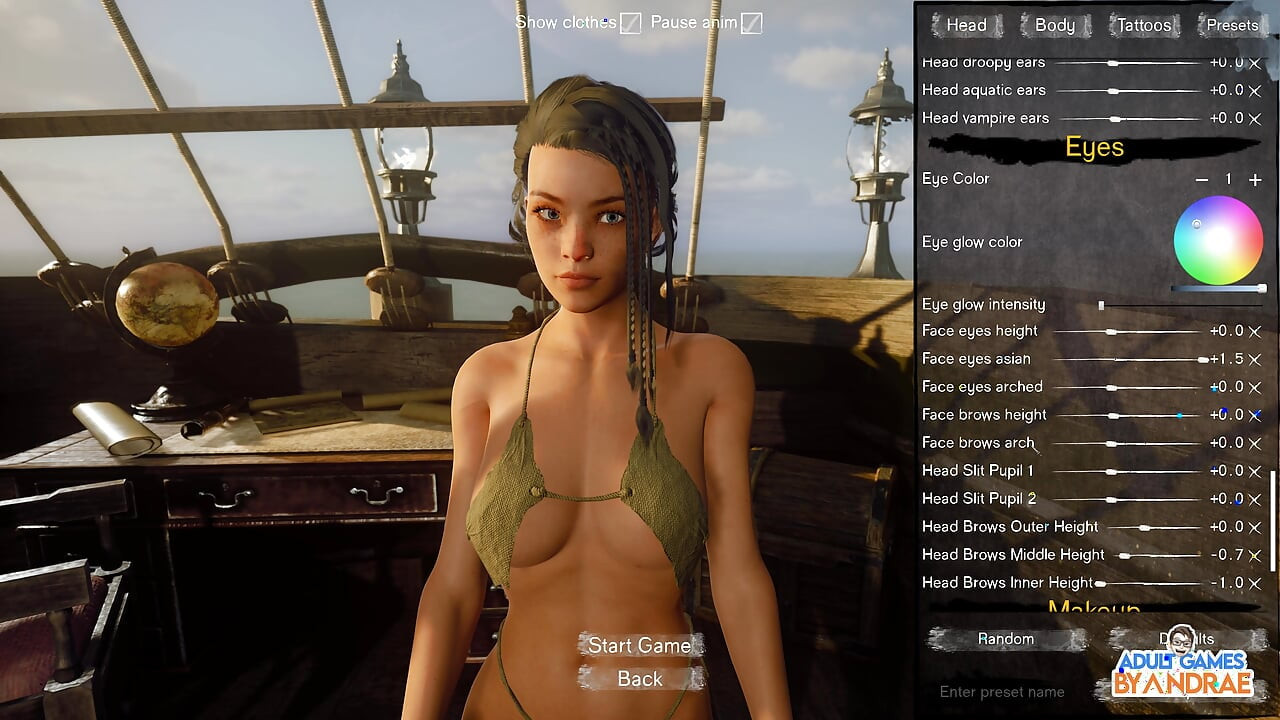Randomize appearance with the Random button
Image resolution: width=1280 pixels, height=720 pixels.
pos(1006,639)
